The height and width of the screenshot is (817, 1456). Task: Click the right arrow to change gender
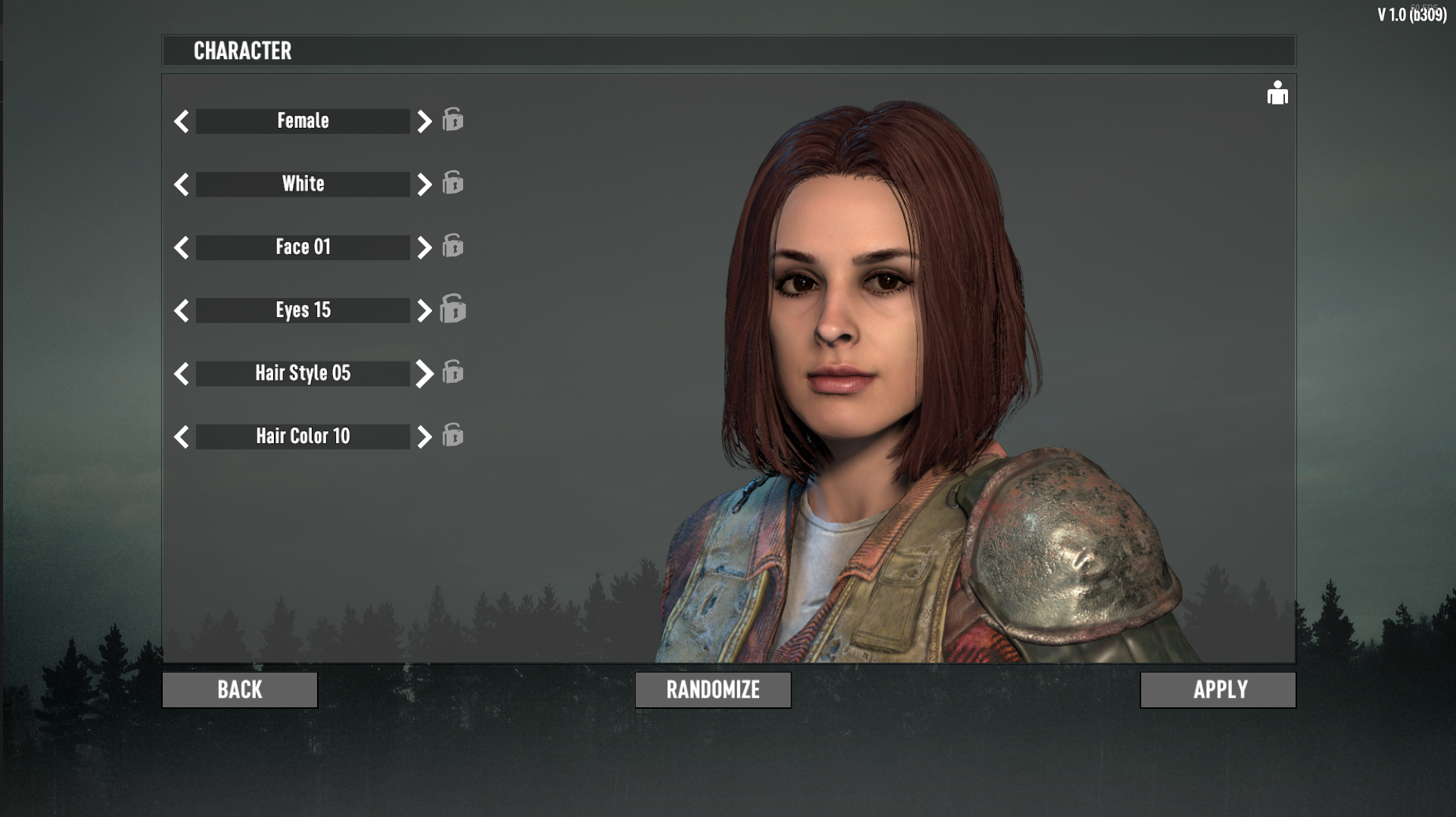[x=423, y=120]
